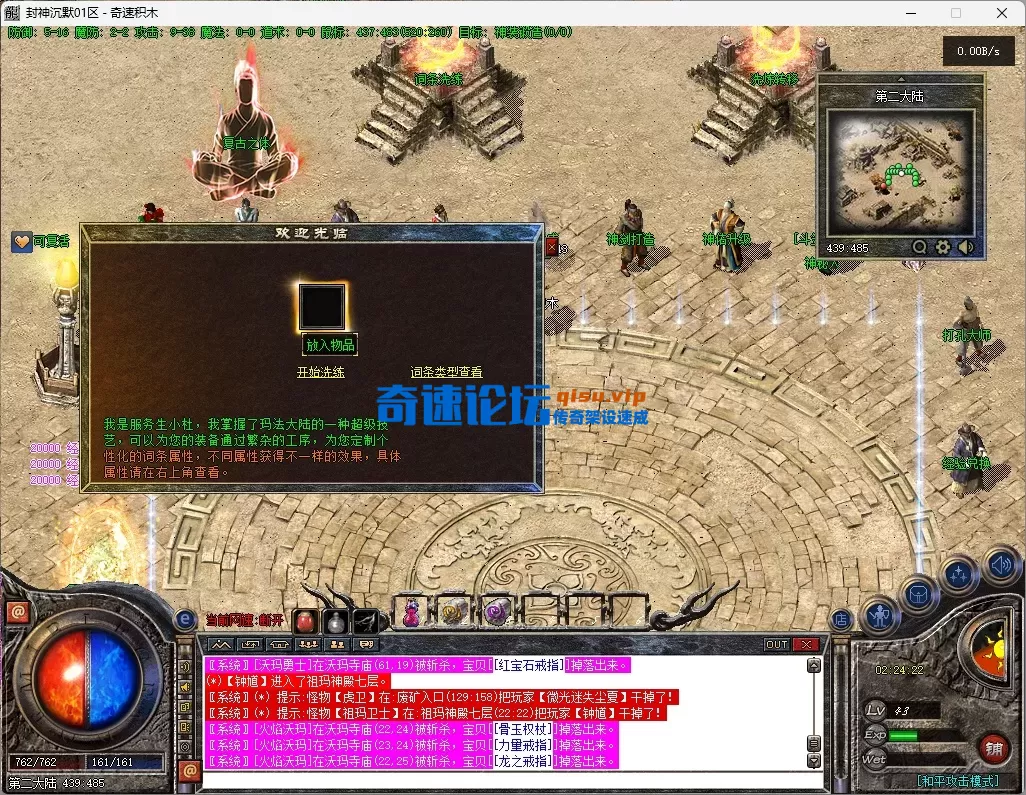Click the empty item slot above 放入物品
Image resolution: width=1026 pixels, height=795 pixels.
point(322,307)
